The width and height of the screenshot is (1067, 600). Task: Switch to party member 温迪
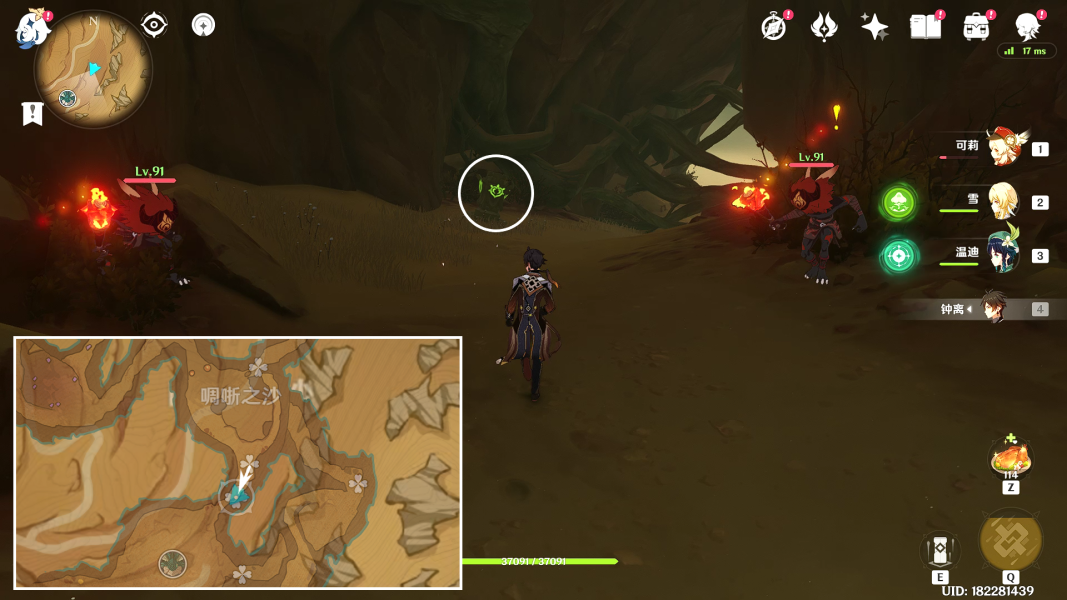click(x=1003, y=254)
